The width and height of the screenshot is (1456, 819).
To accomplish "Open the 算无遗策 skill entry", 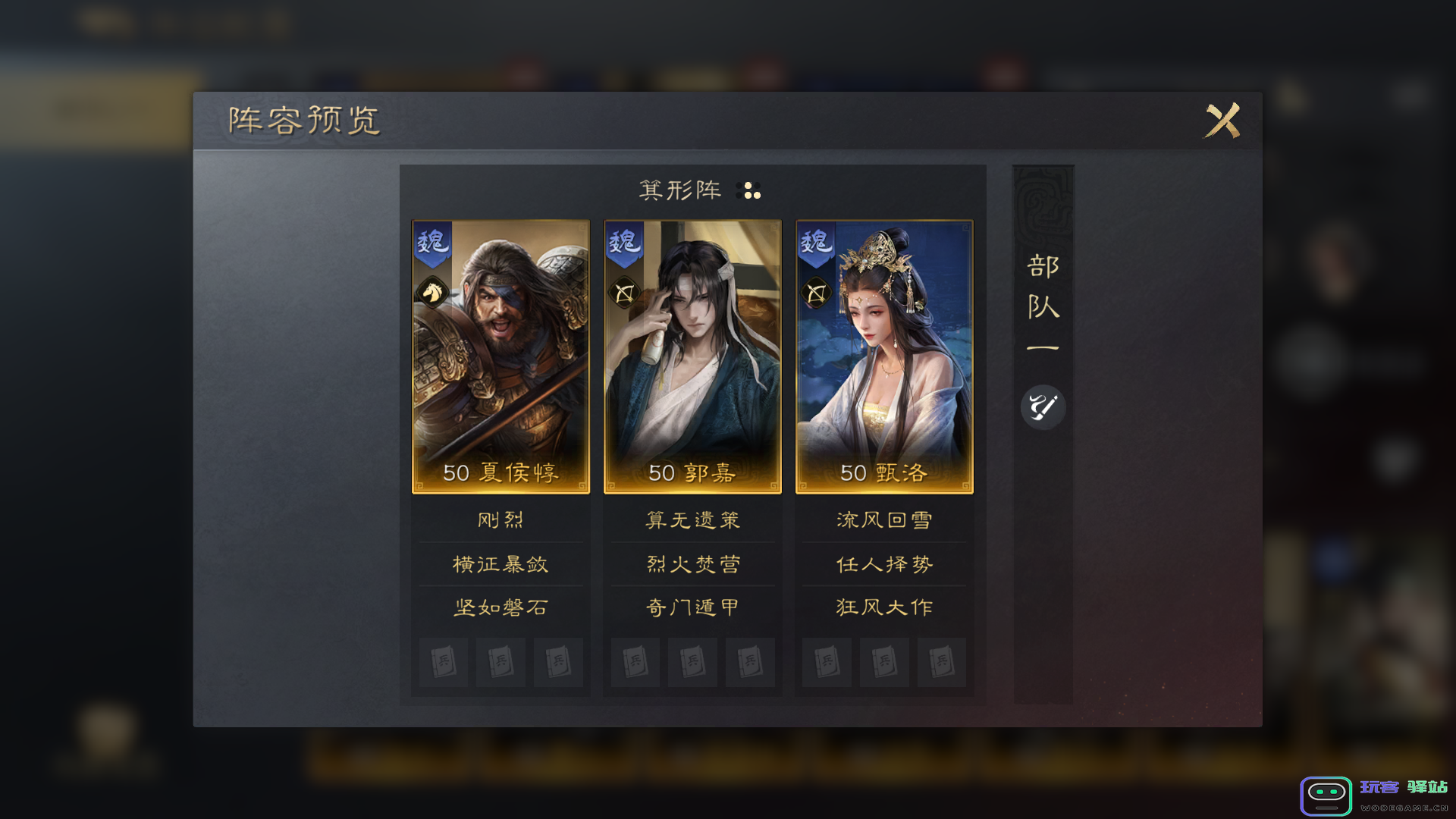I will pos(692,519).
